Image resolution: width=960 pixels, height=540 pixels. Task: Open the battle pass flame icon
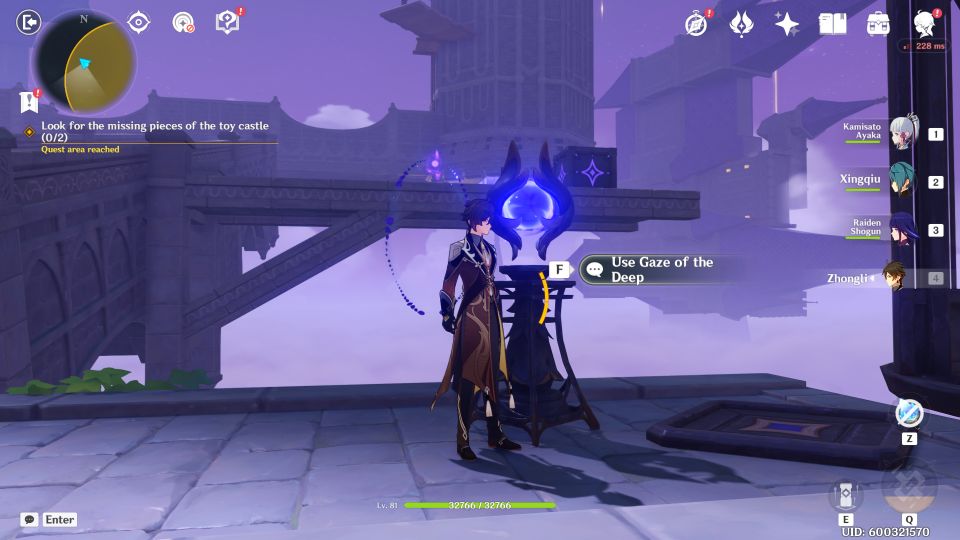(x=741, y=23)
